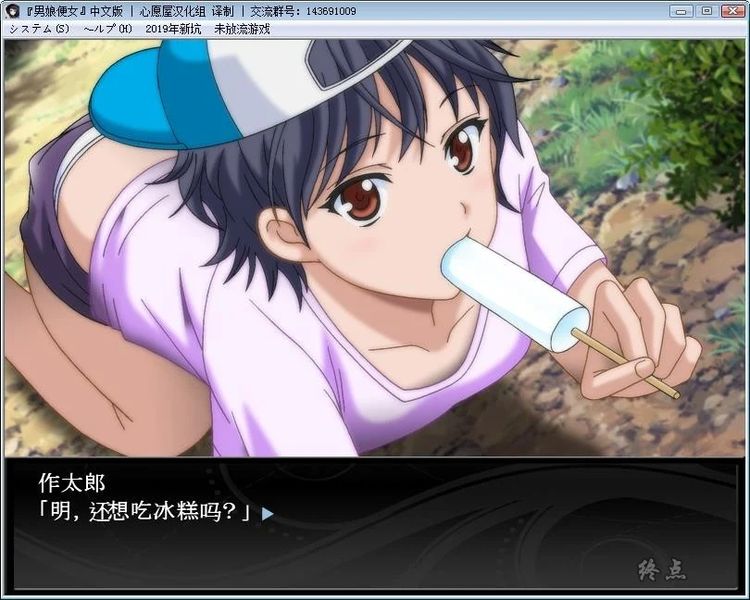Open the システム (S) menu

click(40, 28)
